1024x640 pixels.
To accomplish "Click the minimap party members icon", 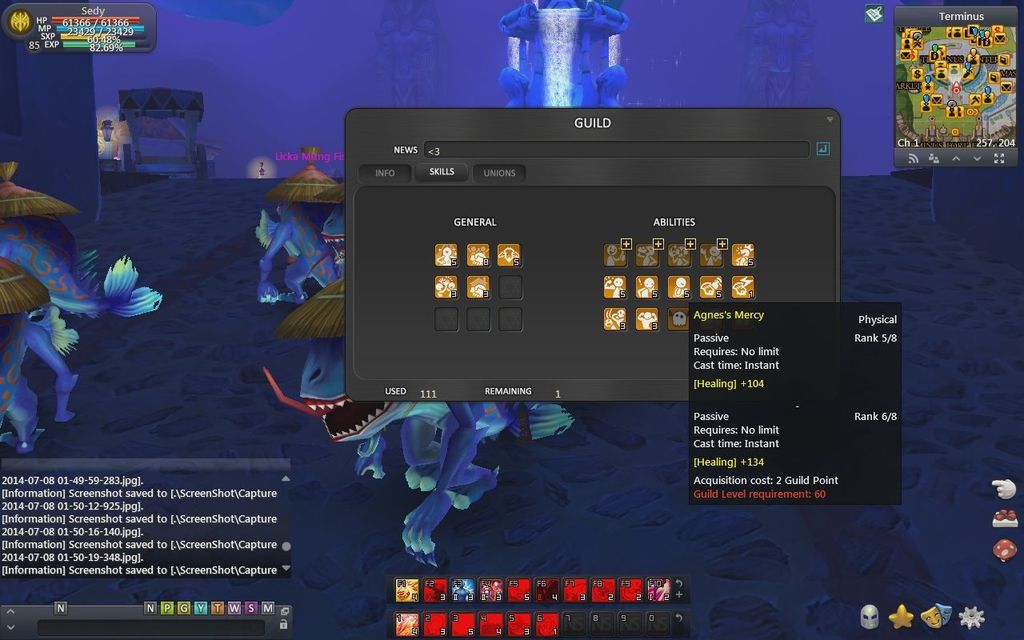I will tap(933, 158).
